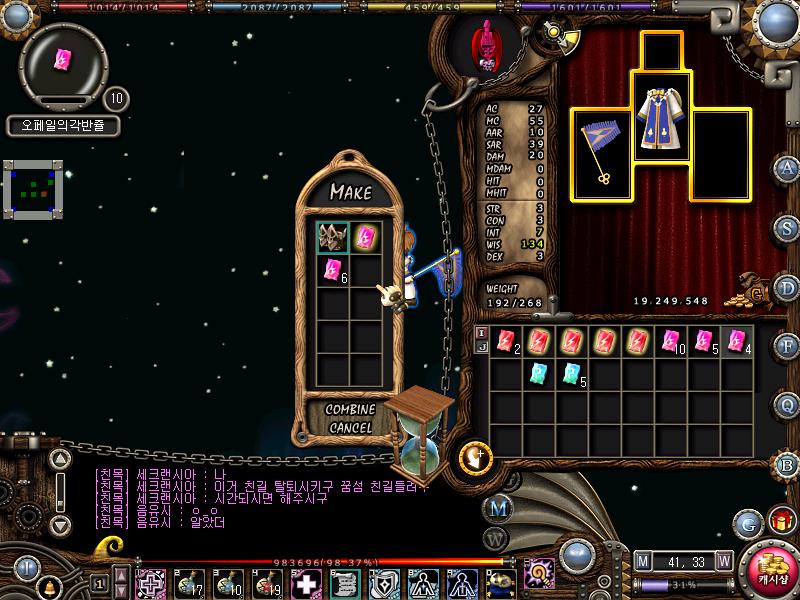Select the spiked armor piece in Make grid
This screenshot has width=800, height=600.
point(332,237)
